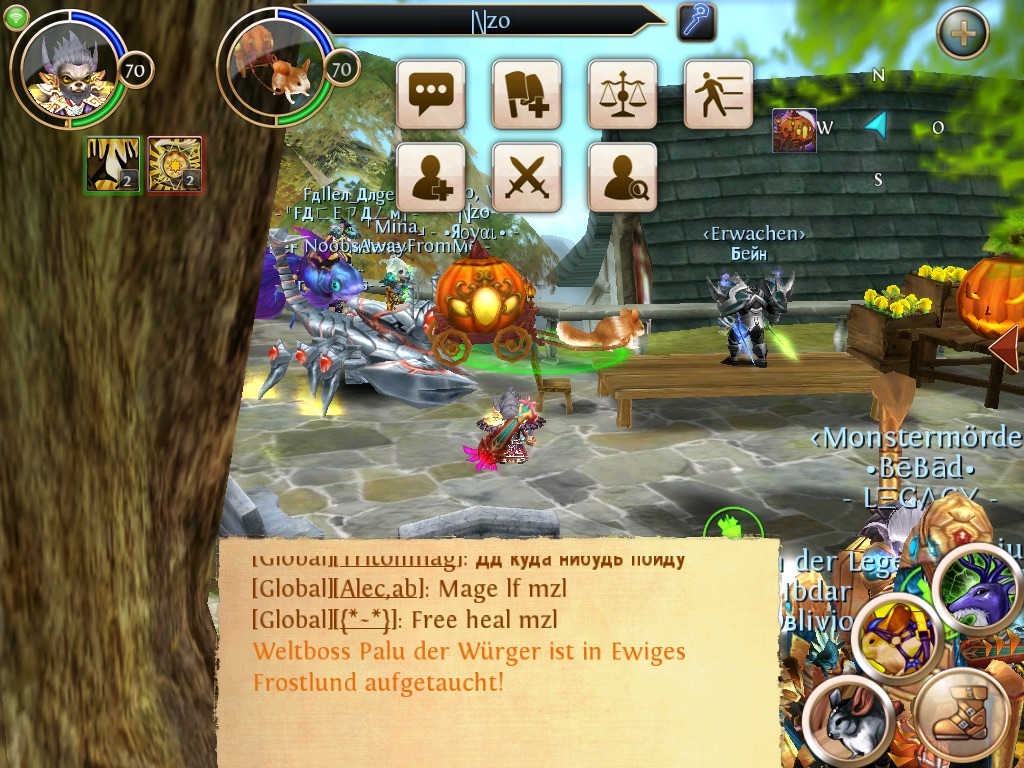
Task: Open the menu with the round plus button
Action: pyautogui.click(x=962, y=34)
